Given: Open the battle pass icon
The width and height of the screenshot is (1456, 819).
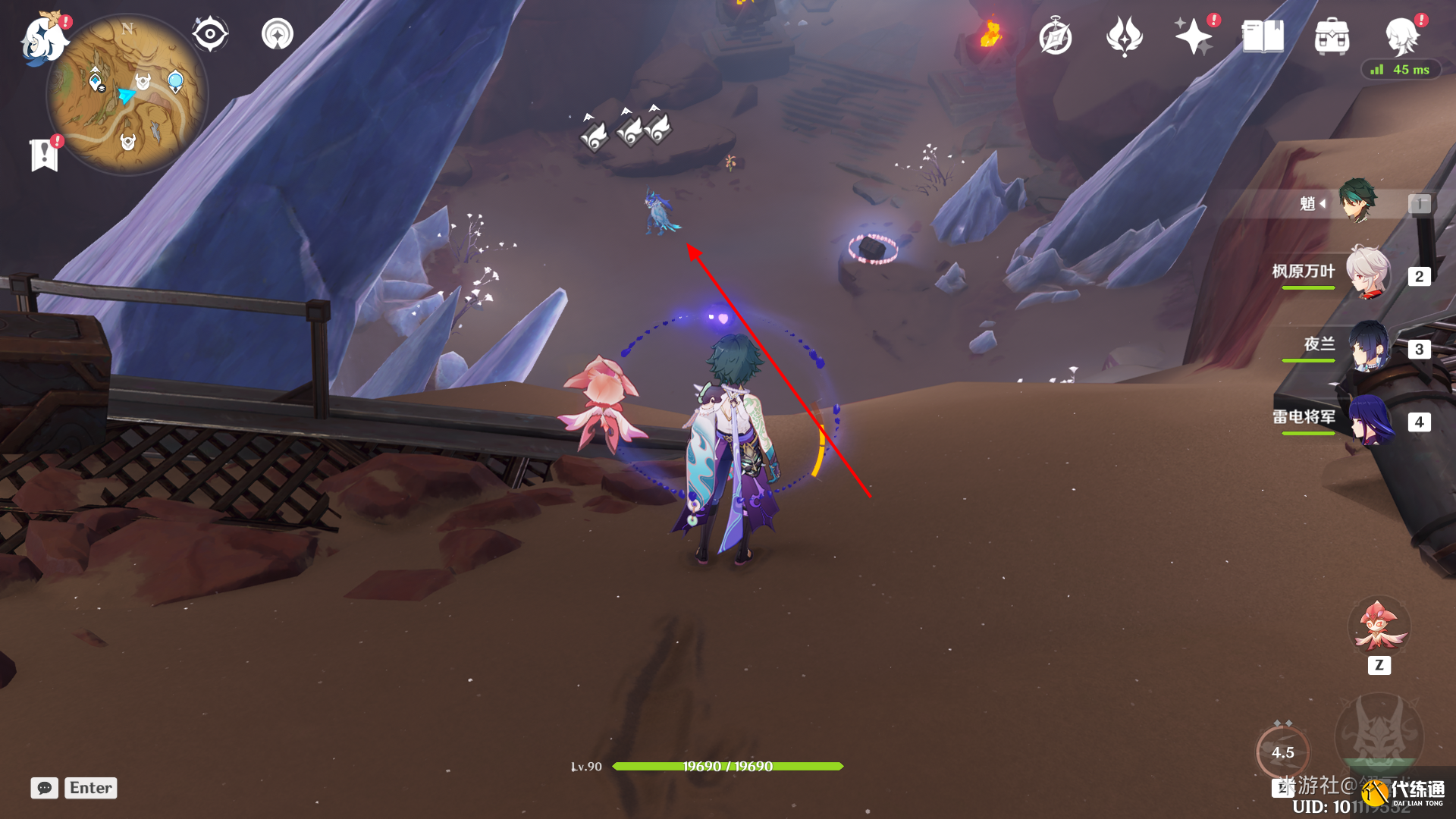Looking at the screenshot, I should click(x=1124, y=36).
